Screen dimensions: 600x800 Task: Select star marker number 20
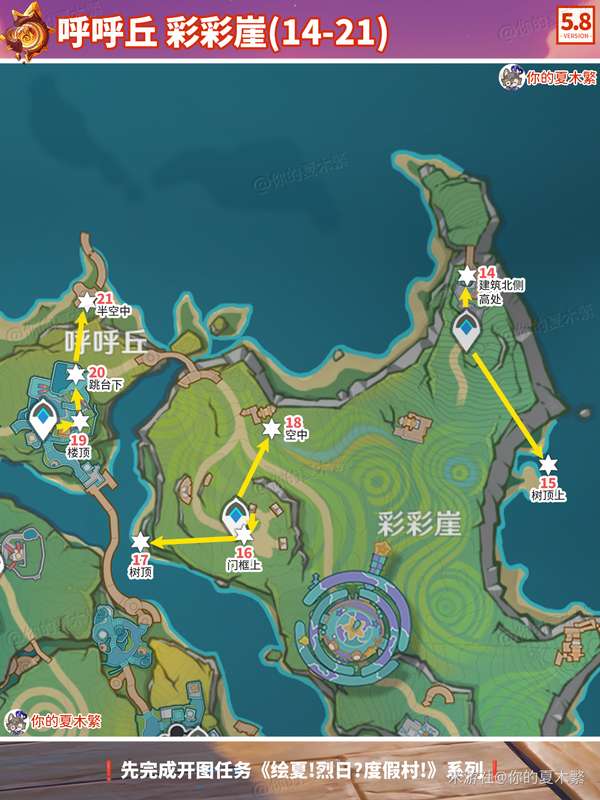coord(76,374)
